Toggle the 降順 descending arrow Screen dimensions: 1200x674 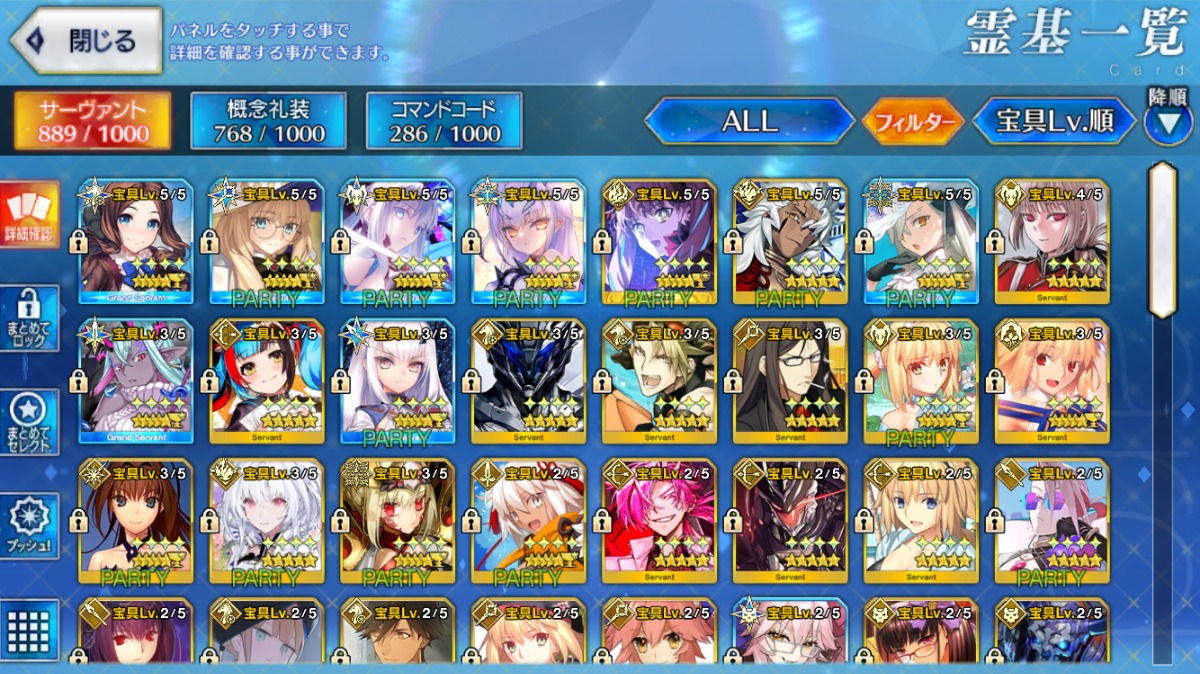click(x=1167, y=122)
